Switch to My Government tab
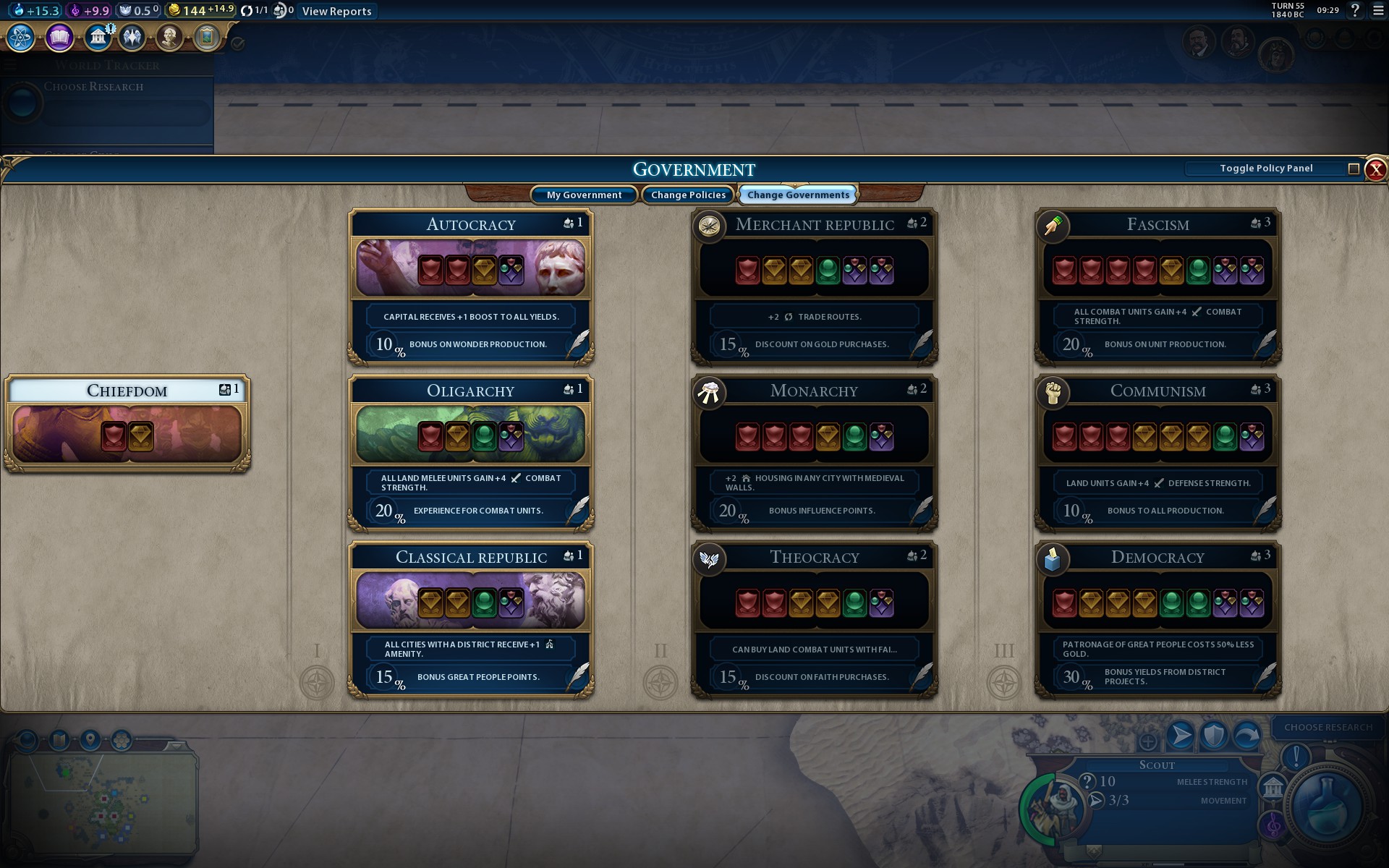 pyautogui.click(x=584, y=195)
